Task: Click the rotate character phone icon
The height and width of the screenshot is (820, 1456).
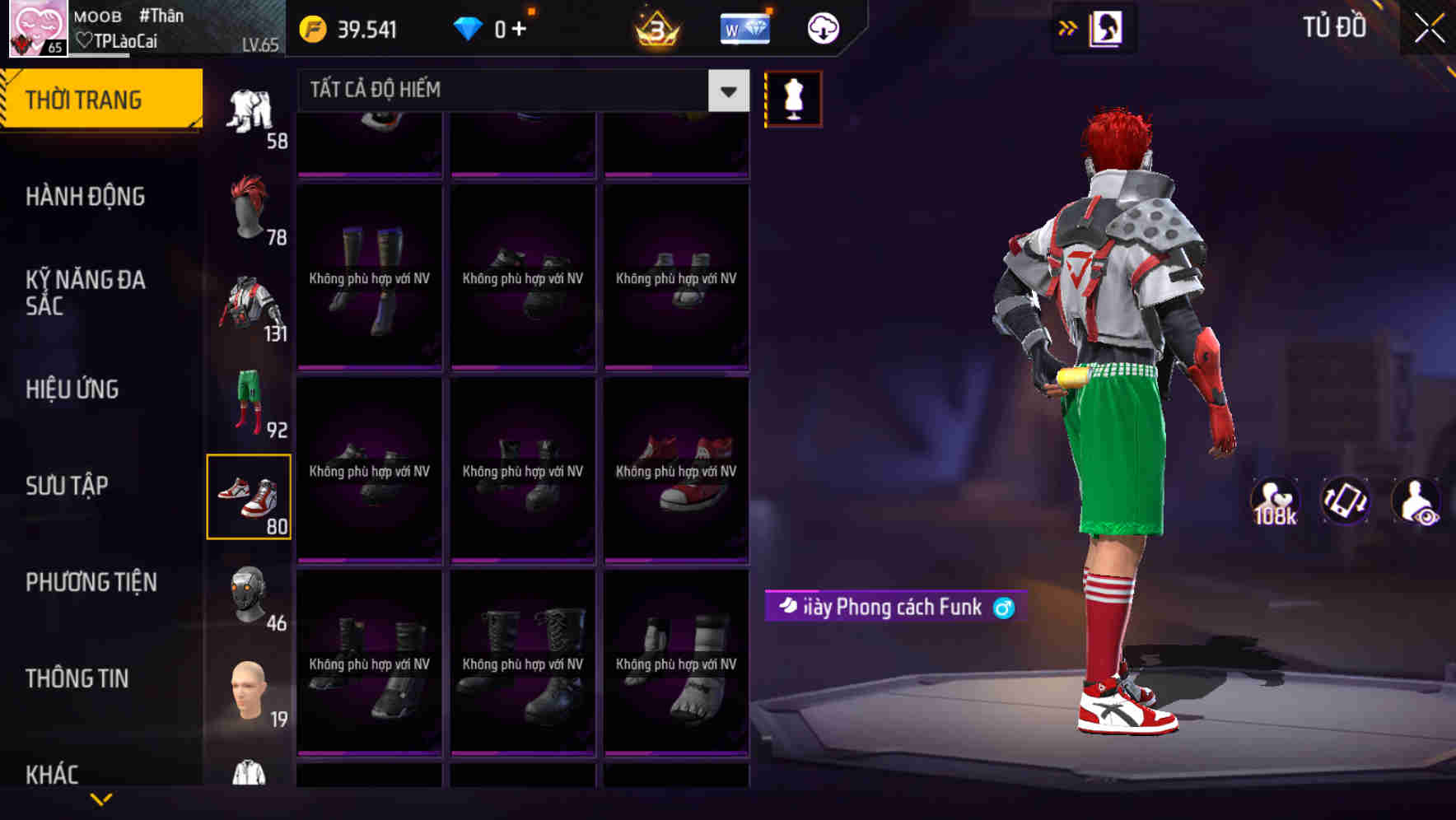Action: pyautogui.click(x=1344, y=500)
